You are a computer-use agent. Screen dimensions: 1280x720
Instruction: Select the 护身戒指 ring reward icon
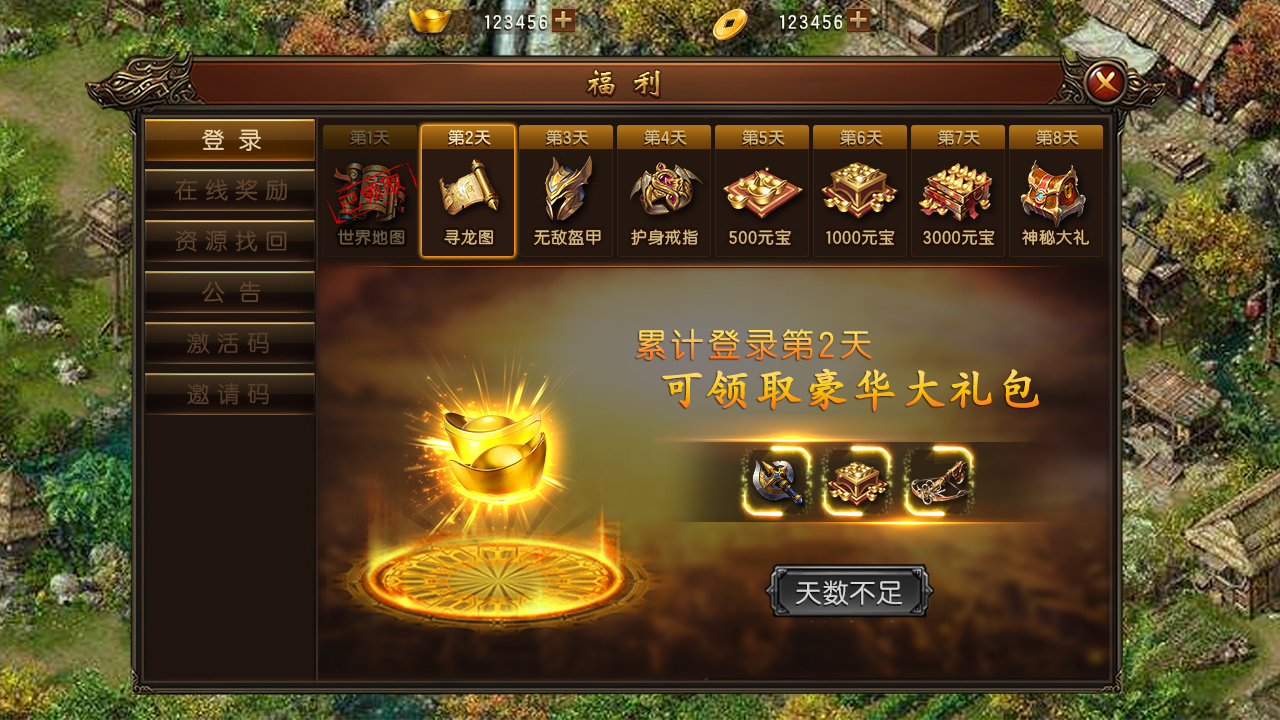[x=664, y=198]
